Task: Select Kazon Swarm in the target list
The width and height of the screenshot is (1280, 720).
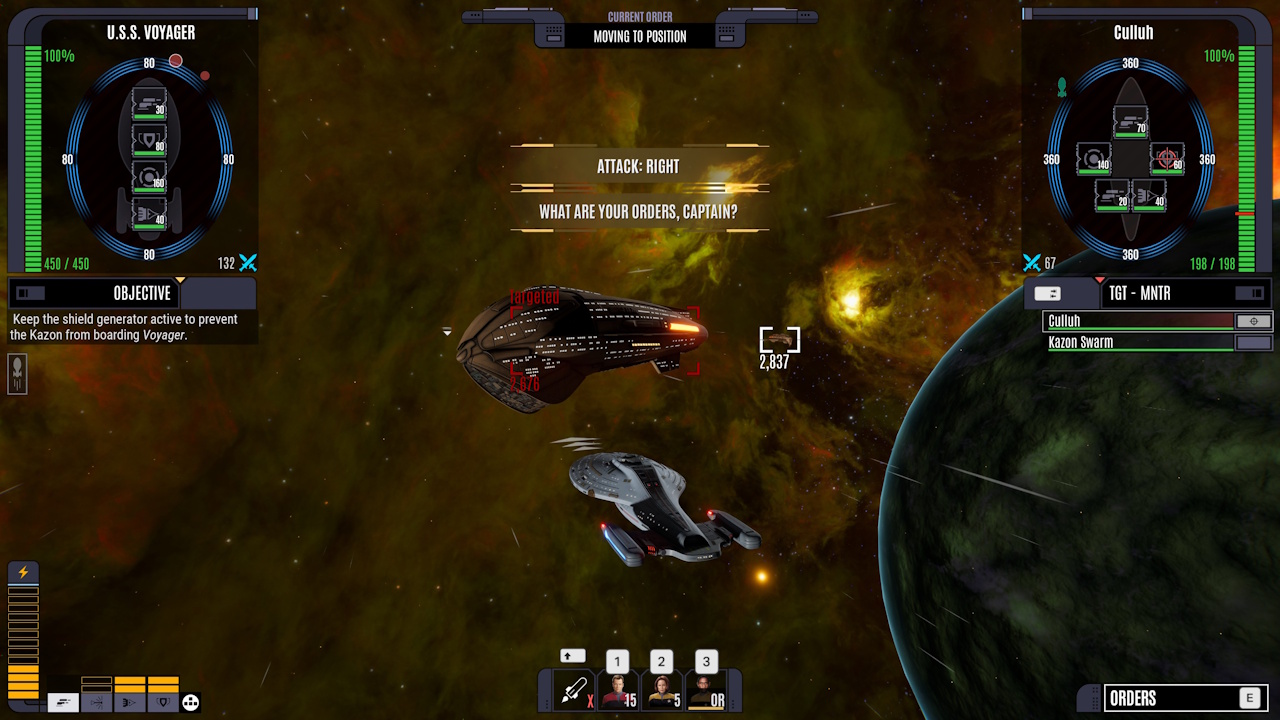Action: pos(1138,342)
